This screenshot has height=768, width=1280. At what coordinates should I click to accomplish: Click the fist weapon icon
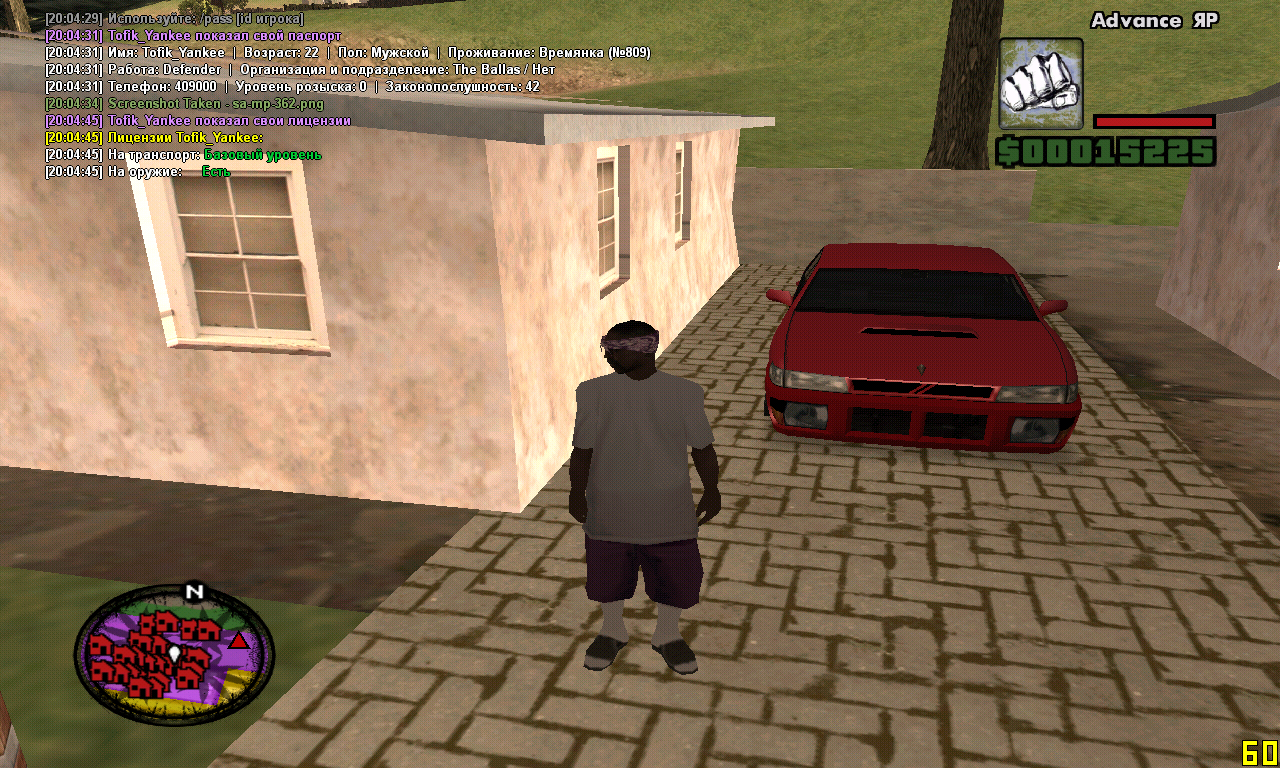coord(1040,84)
